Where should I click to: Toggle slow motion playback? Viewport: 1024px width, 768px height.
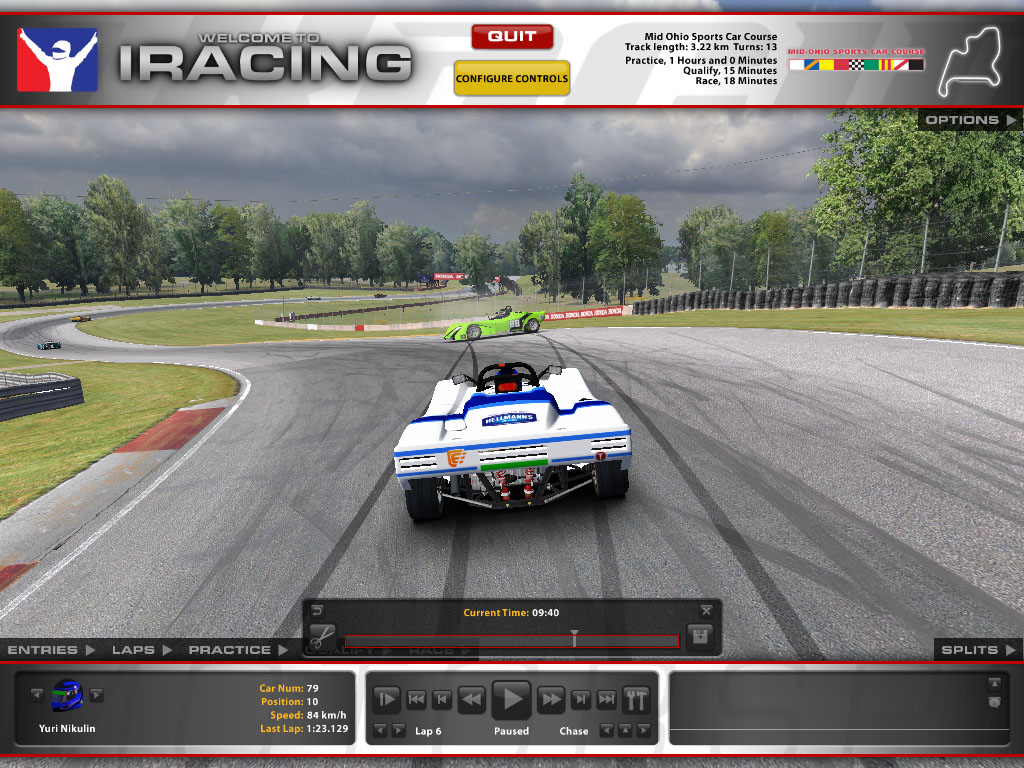(387, 699)
